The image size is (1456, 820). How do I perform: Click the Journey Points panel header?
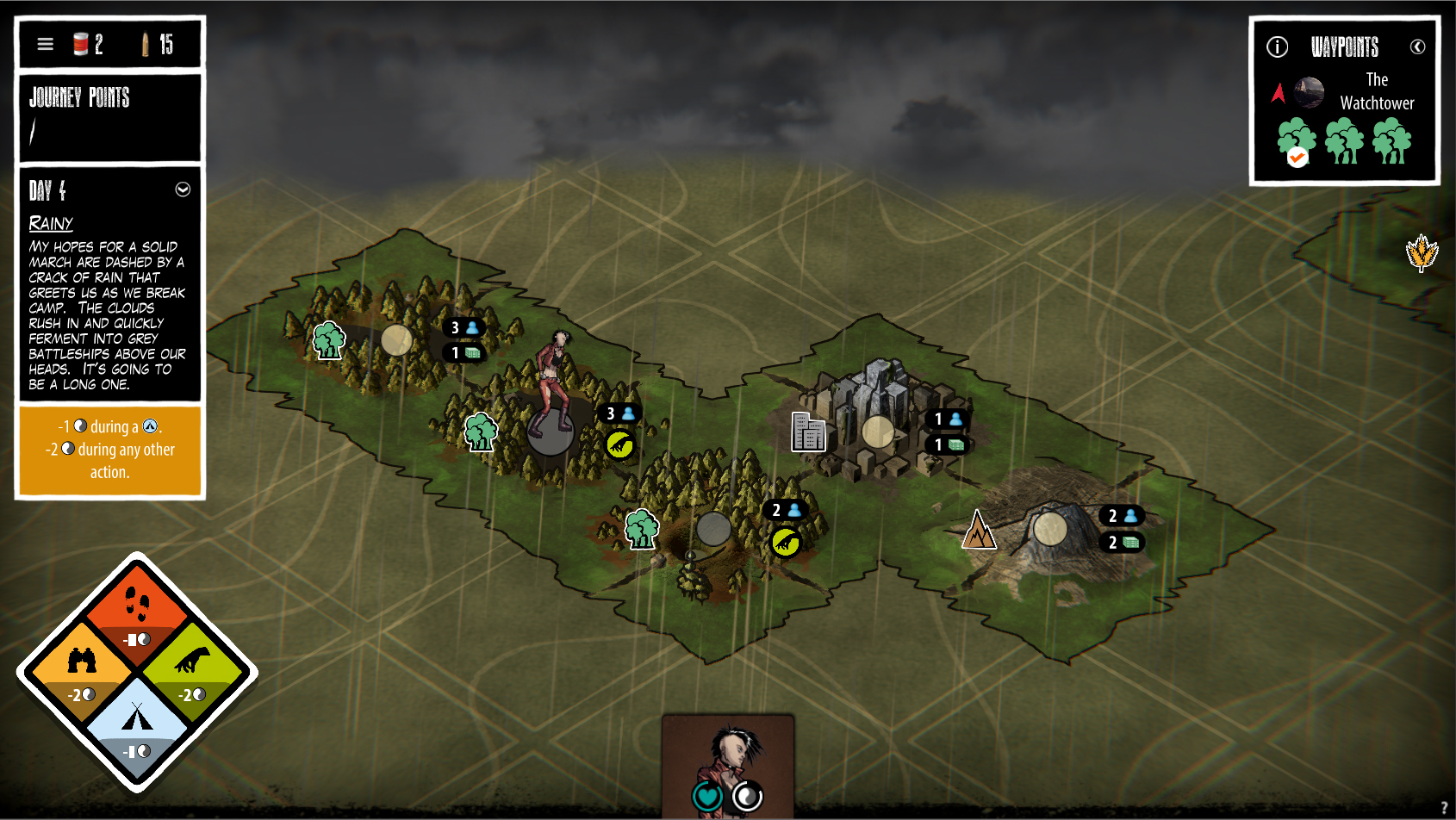(x=81, y=98)
